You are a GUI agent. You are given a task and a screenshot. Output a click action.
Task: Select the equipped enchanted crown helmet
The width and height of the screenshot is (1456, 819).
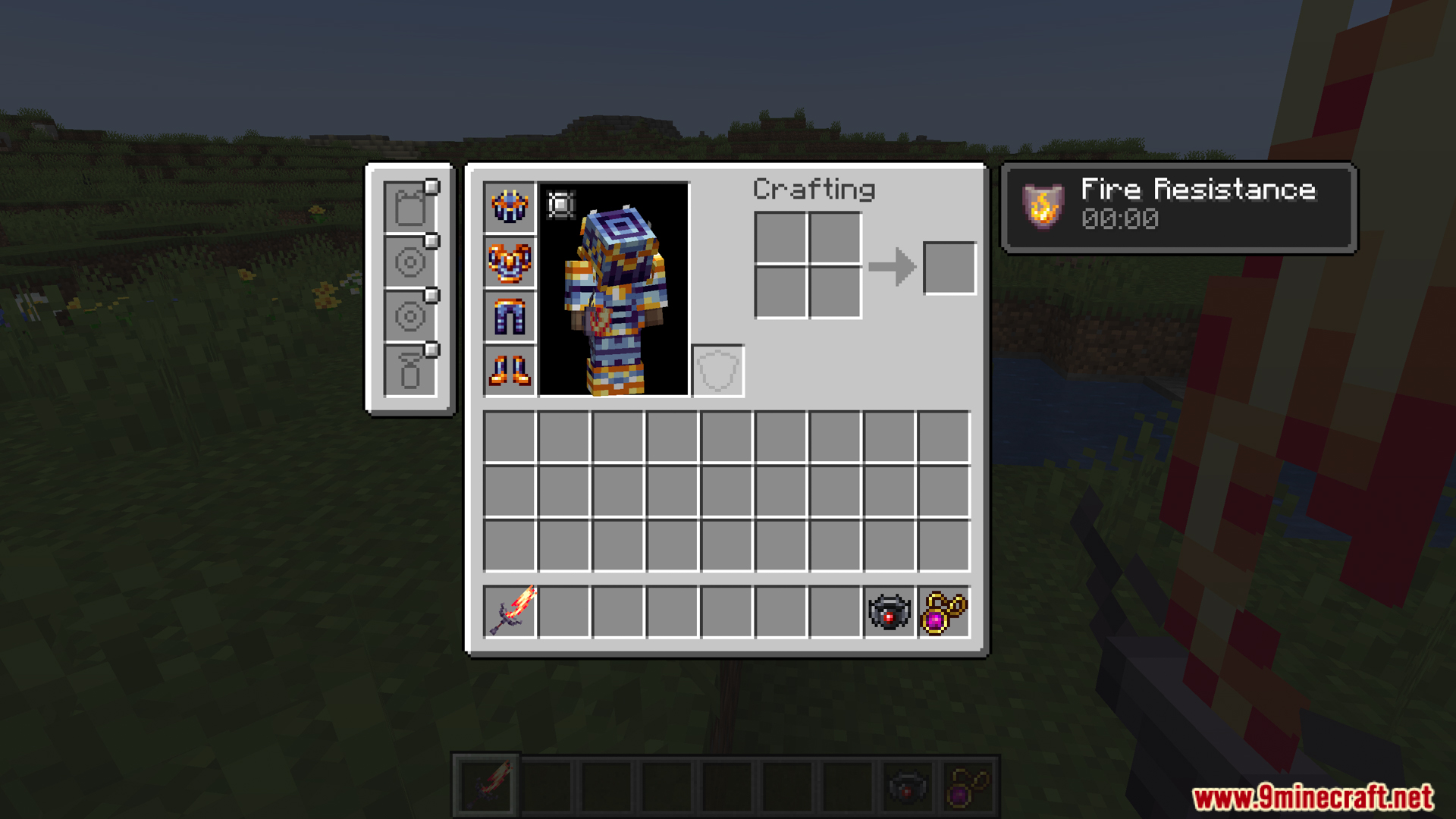[509, 208]
